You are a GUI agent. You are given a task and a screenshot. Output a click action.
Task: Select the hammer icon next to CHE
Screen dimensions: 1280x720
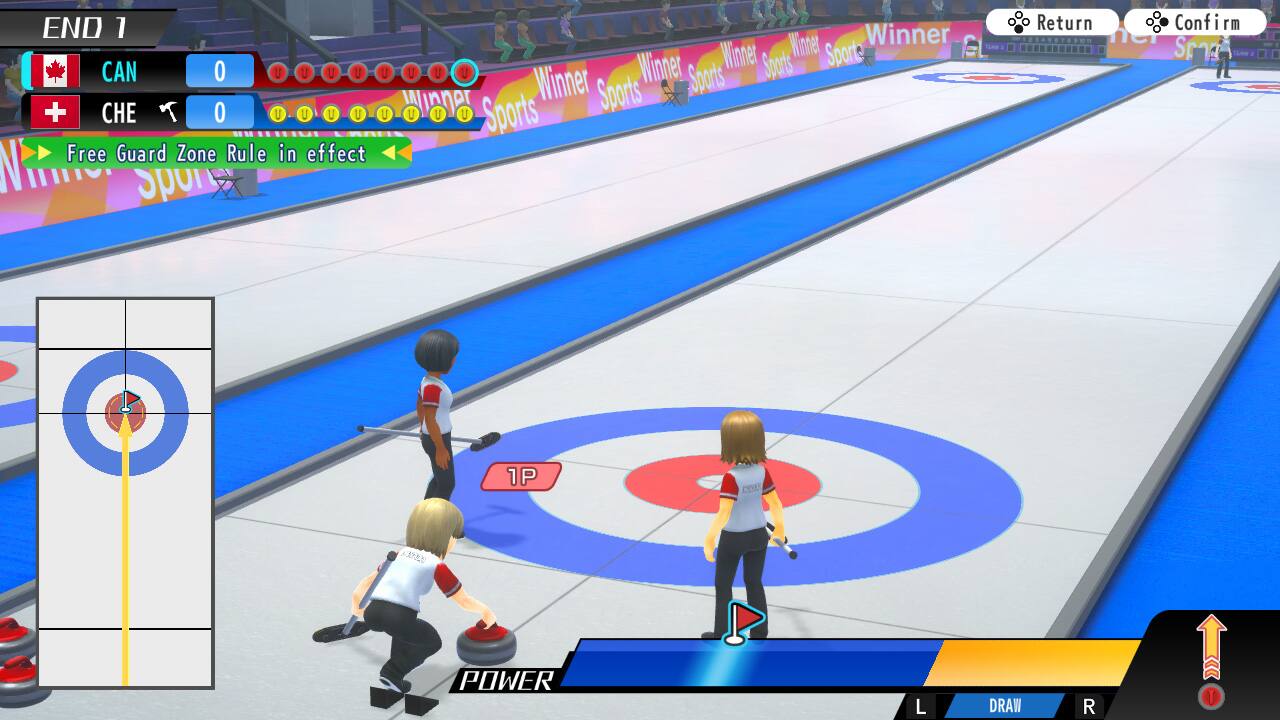pyautogui.click(x=169, y=112)
